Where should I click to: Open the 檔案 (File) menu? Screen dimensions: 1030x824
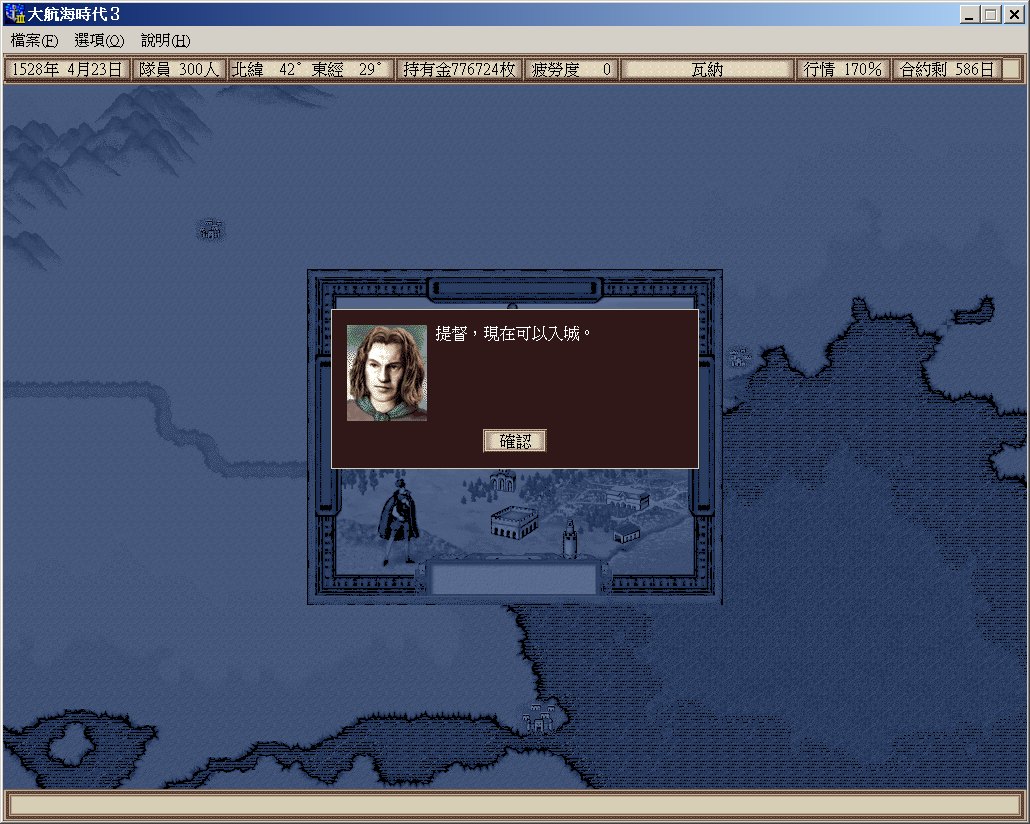coord(35,41)
